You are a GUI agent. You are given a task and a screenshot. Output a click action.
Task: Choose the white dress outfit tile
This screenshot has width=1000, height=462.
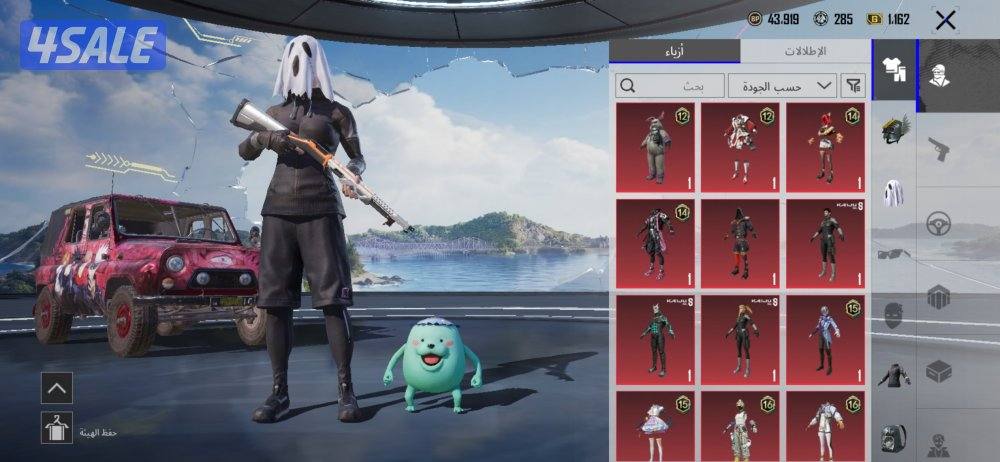[655, 425]
